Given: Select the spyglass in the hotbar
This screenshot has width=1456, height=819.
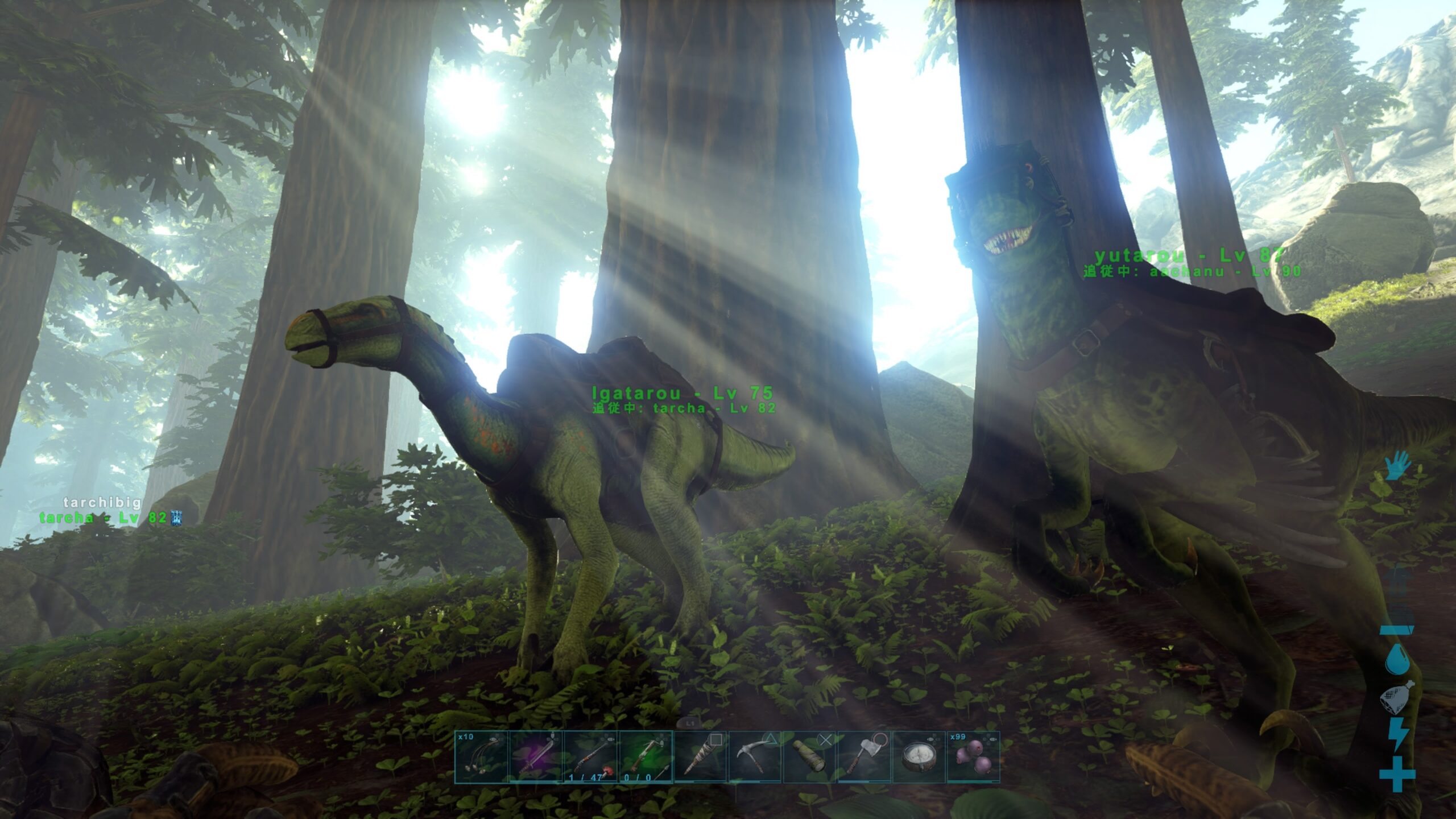Looking at the screenshot, I should coord(809,757).
